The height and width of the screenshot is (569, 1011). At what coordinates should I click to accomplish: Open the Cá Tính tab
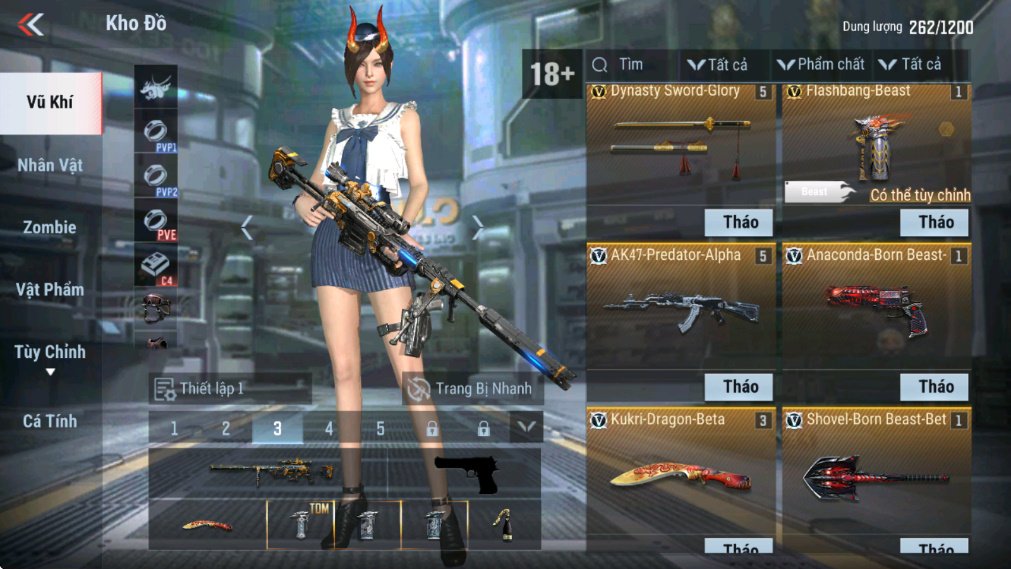tap(50, 421)
